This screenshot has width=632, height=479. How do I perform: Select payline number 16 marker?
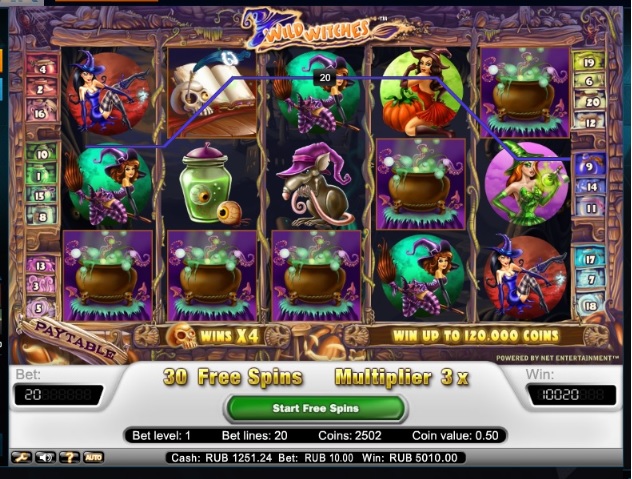(42, 115)
